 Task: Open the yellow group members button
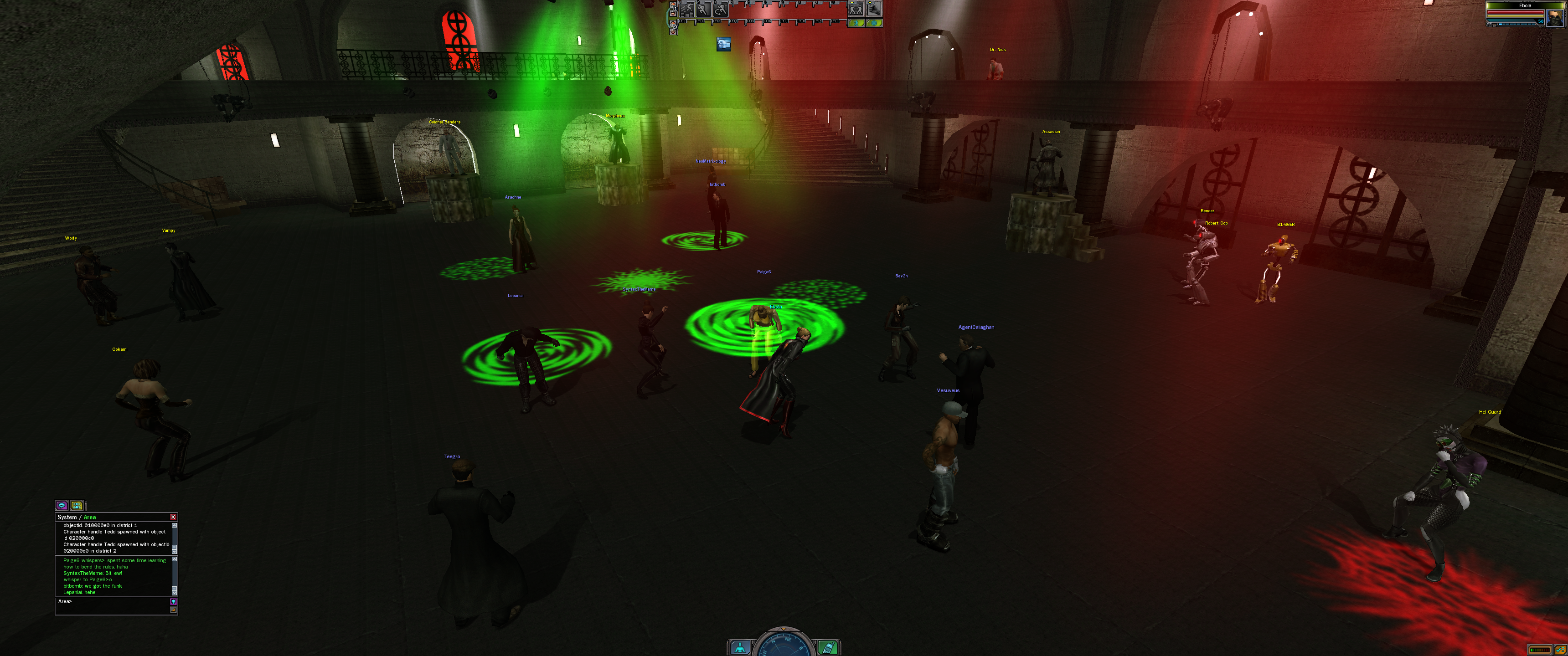[x=77, y=505]
